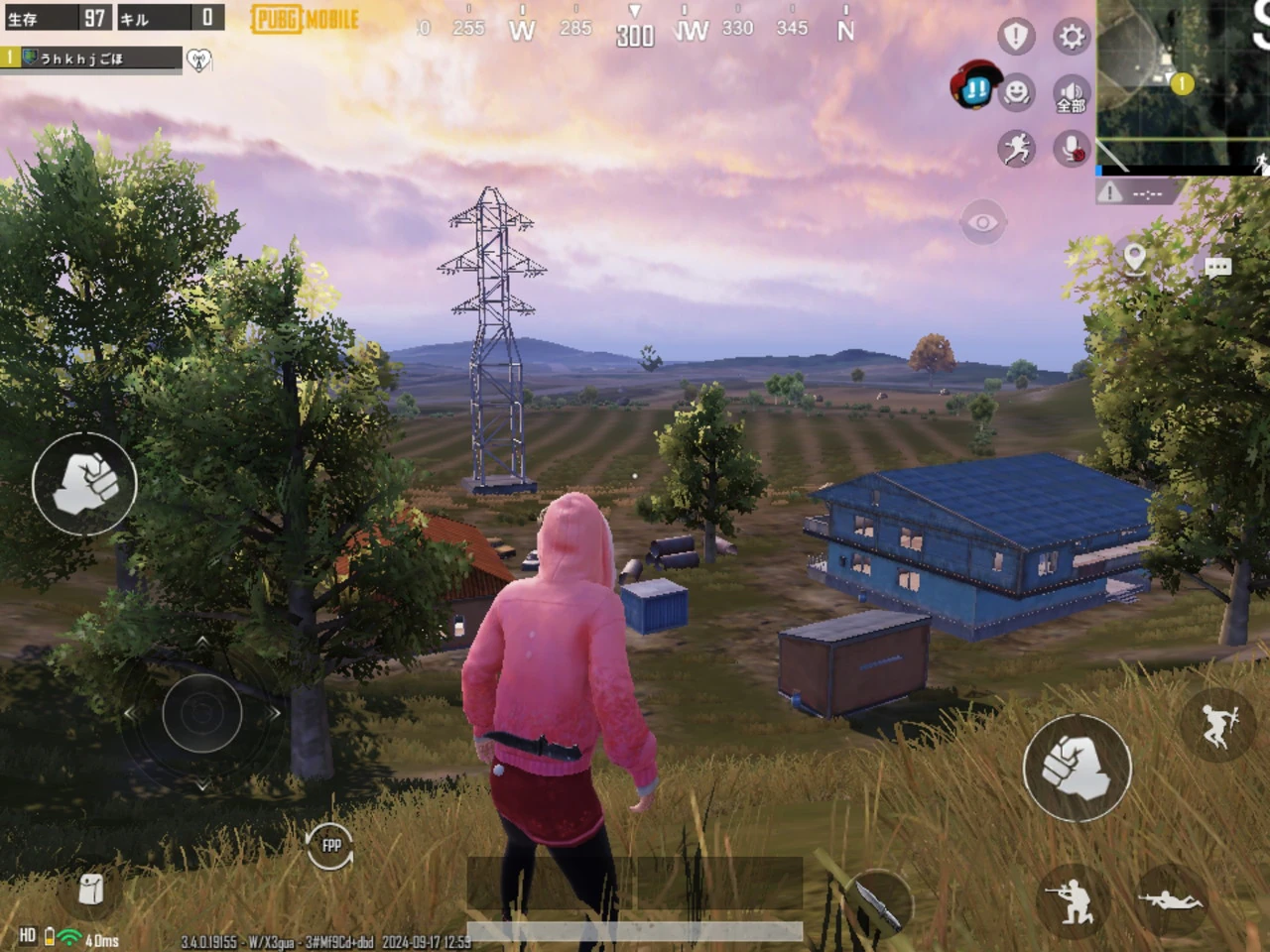Tap the movement joystick center
The image size is (1270, 952).
(202, 712)
